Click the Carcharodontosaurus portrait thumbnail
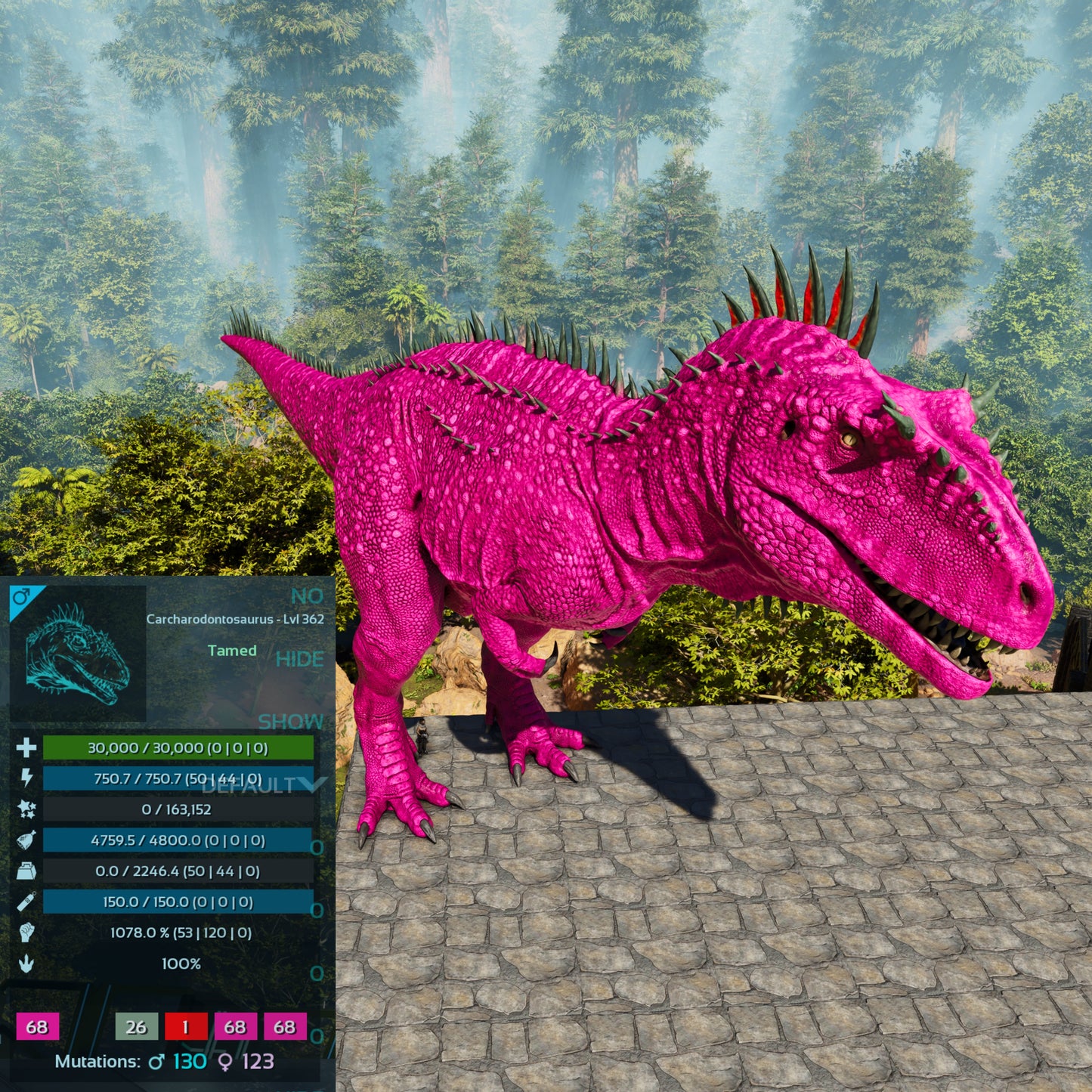The height and width of the screenshot is (1092, 1092). (77, 654)
